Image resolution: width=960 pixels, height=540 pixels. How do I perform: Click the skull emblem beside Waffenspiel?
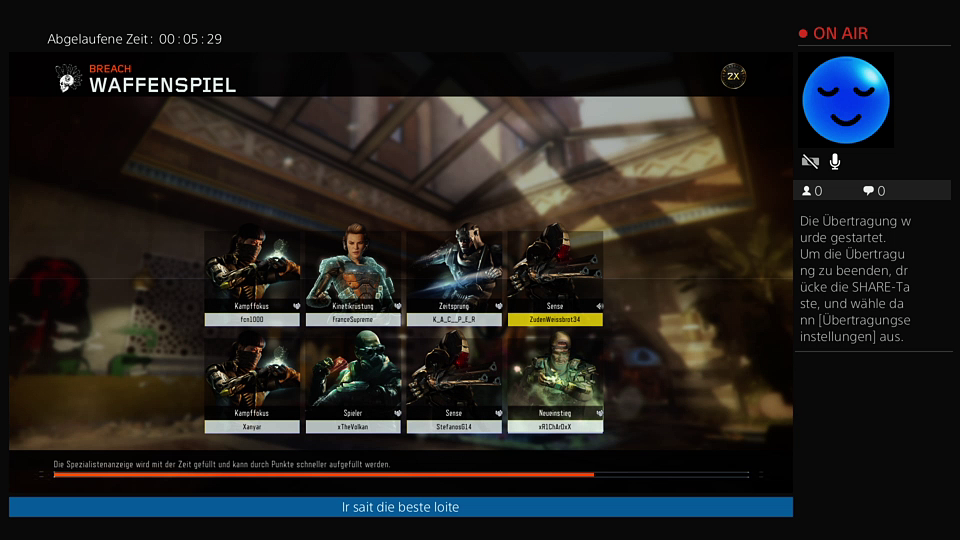(x=68, y=79)
